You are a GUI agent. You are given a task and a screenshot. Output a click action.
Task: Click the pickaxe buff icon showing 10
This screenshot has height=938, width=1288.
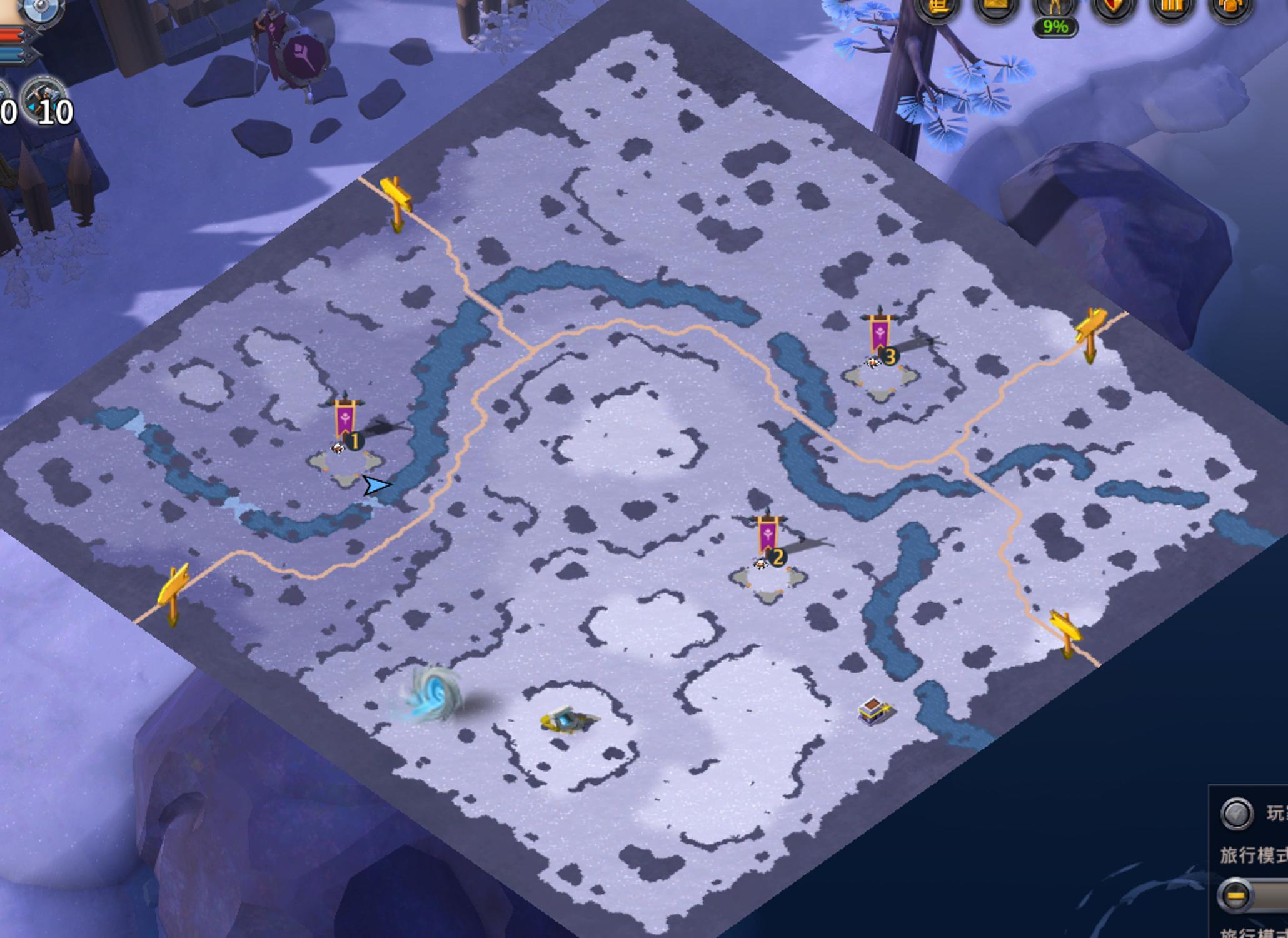[45, 100]
